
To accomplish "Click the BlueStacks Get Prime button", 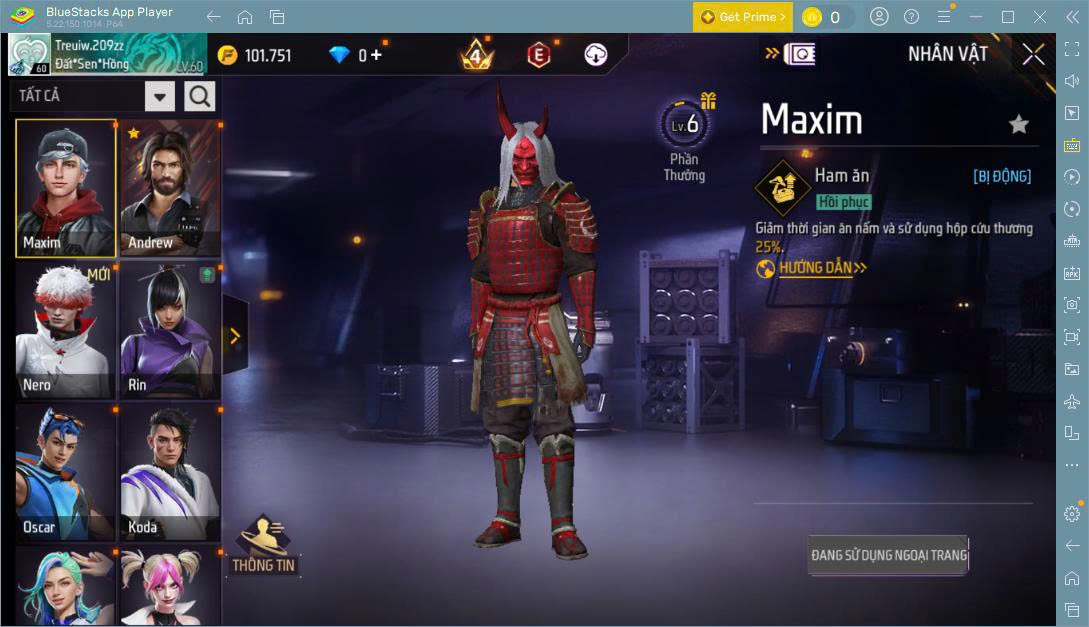I will [x=743, y=17].
